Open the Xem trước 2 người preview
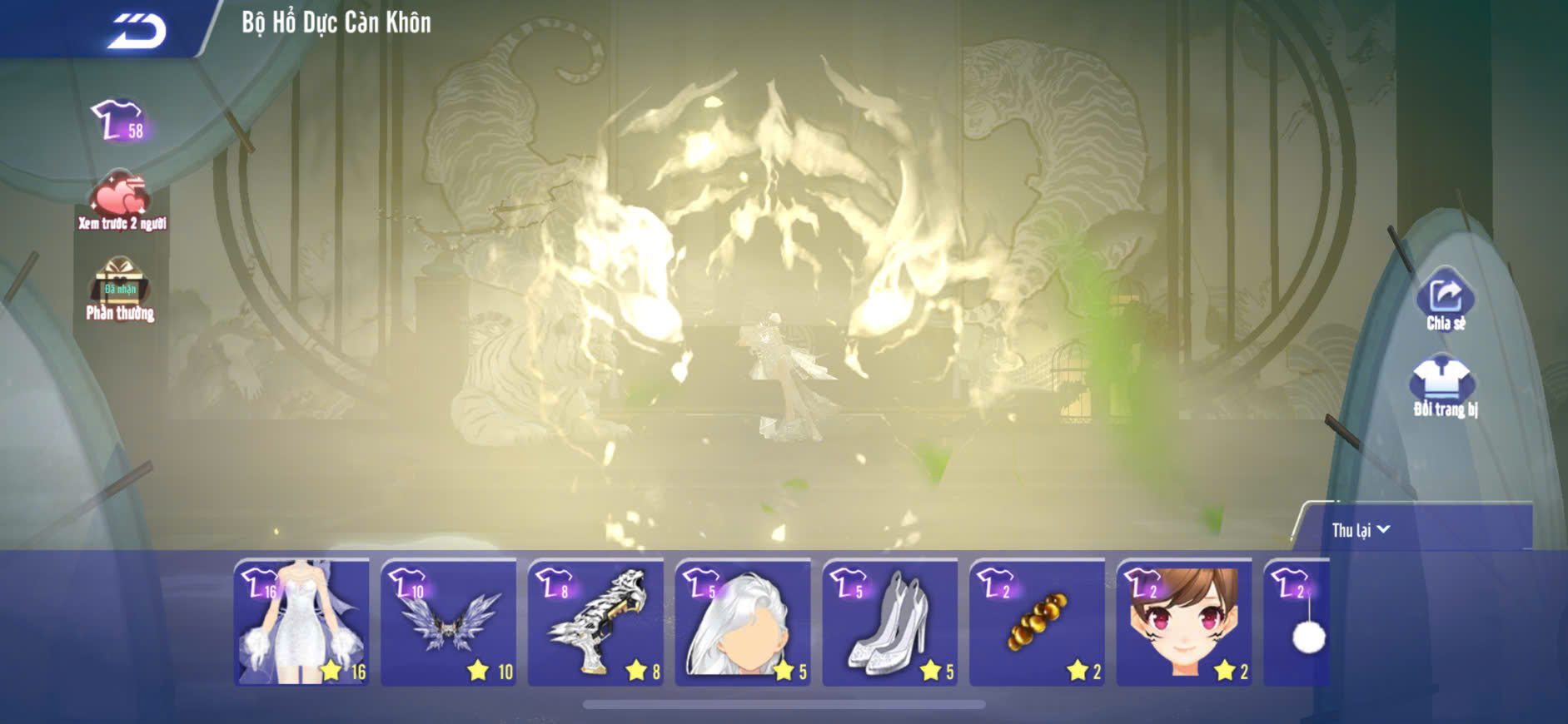 122,201
